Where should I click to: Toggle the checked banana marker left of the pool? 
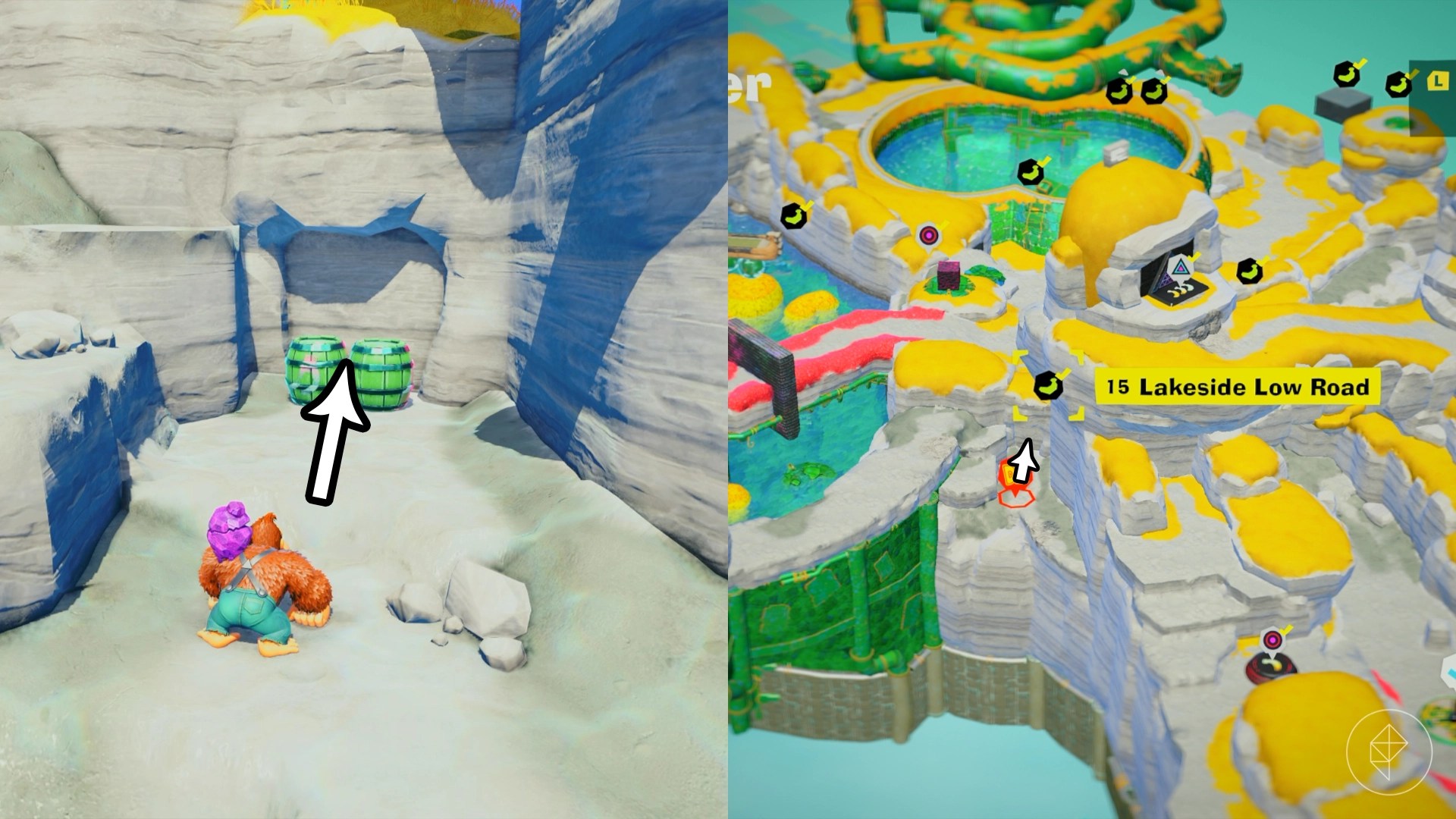pyautogui.click(x=795, y=215)
